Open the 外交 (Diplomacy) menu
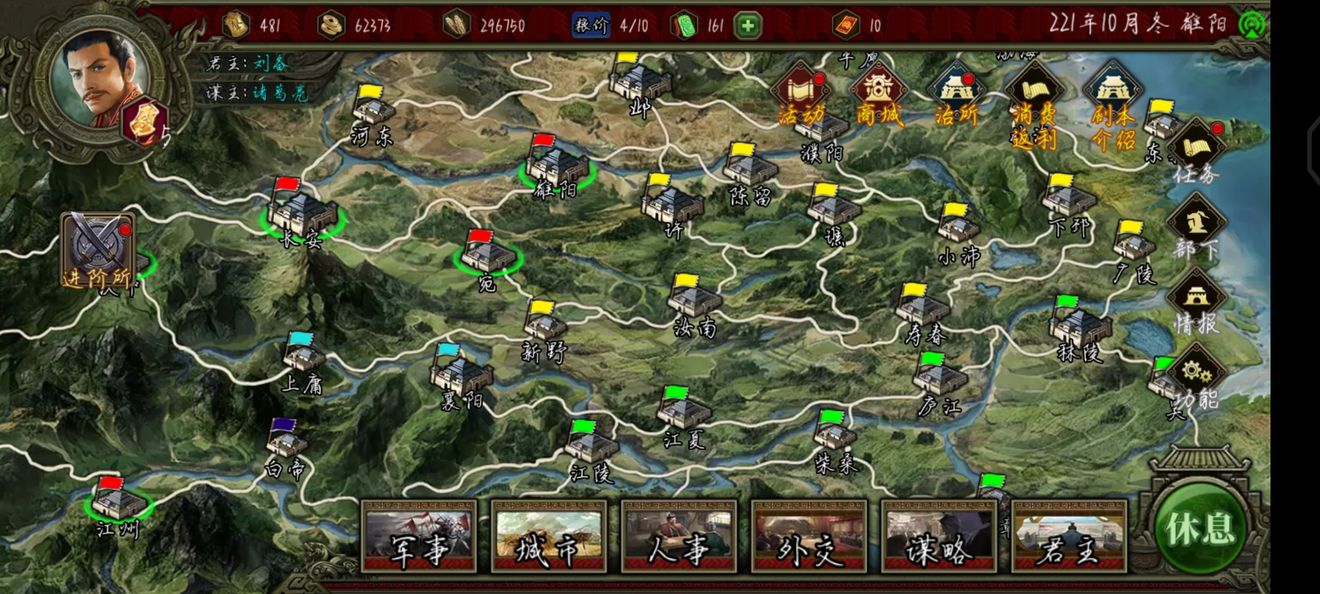Screen dimensions: 1320x594 tap(809, 535)
